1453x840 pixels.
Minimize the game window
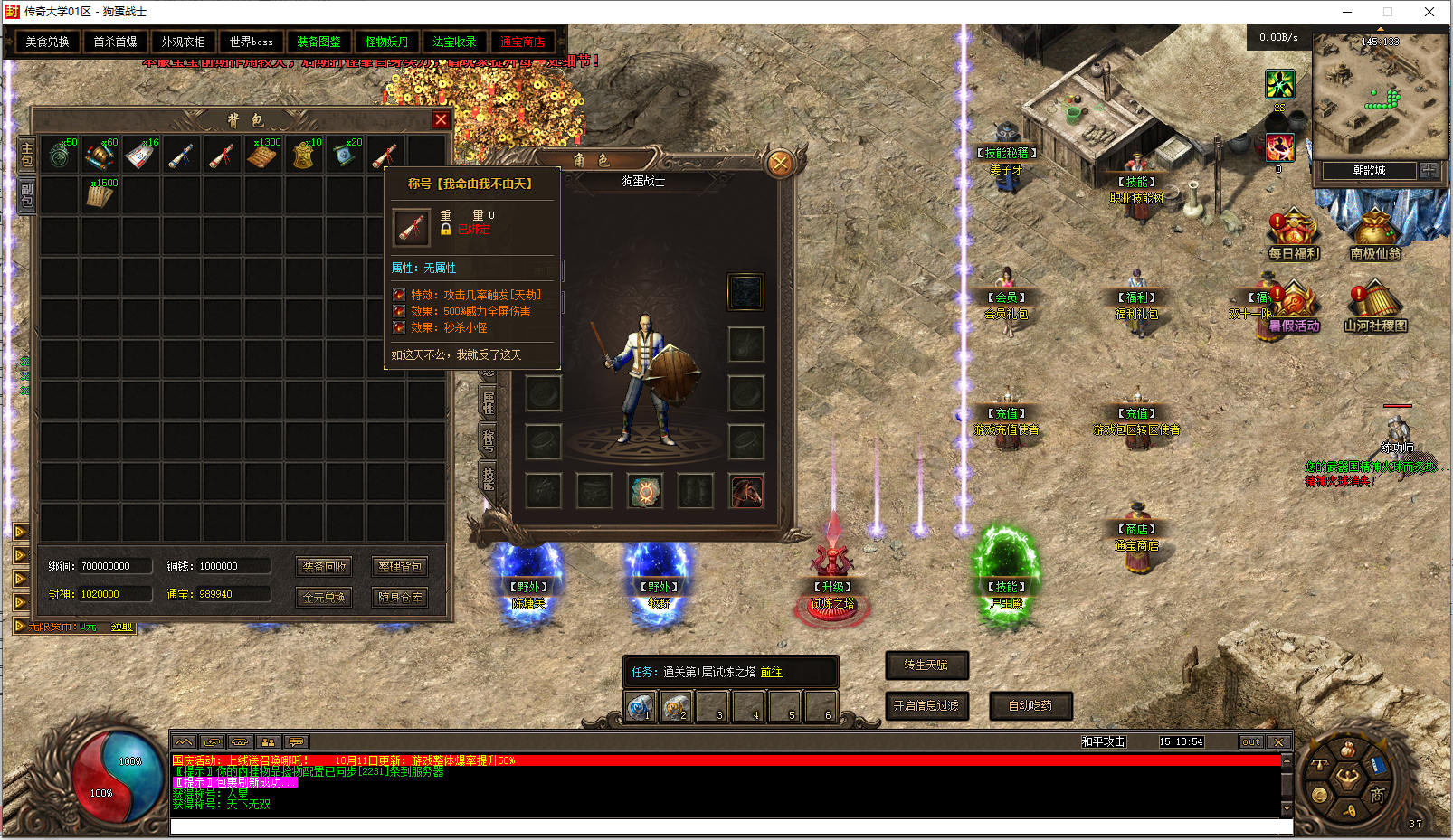[1346, 12]
